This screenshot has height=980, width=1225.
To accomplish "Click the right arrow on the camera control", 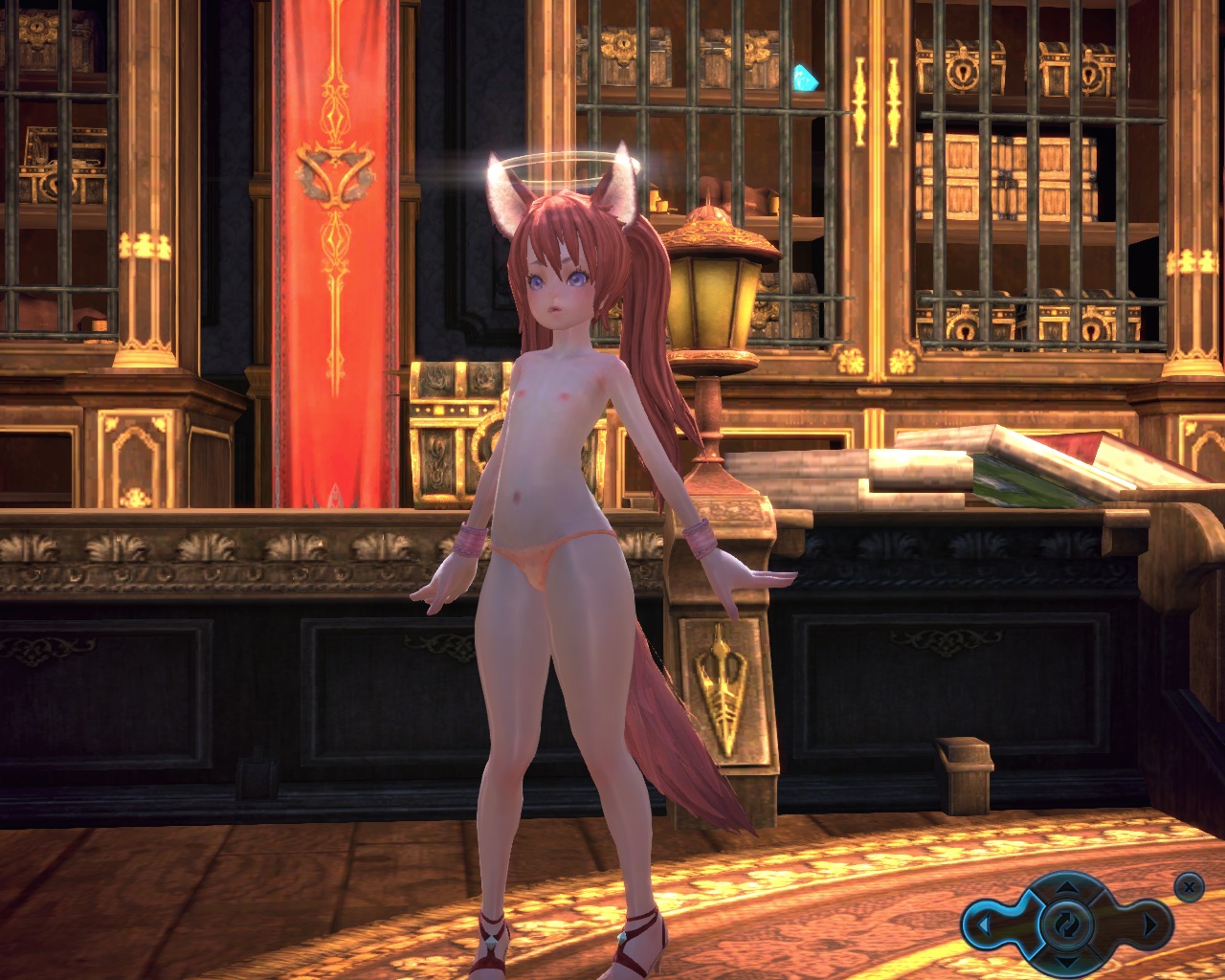I will click(x=1151, y=925).
